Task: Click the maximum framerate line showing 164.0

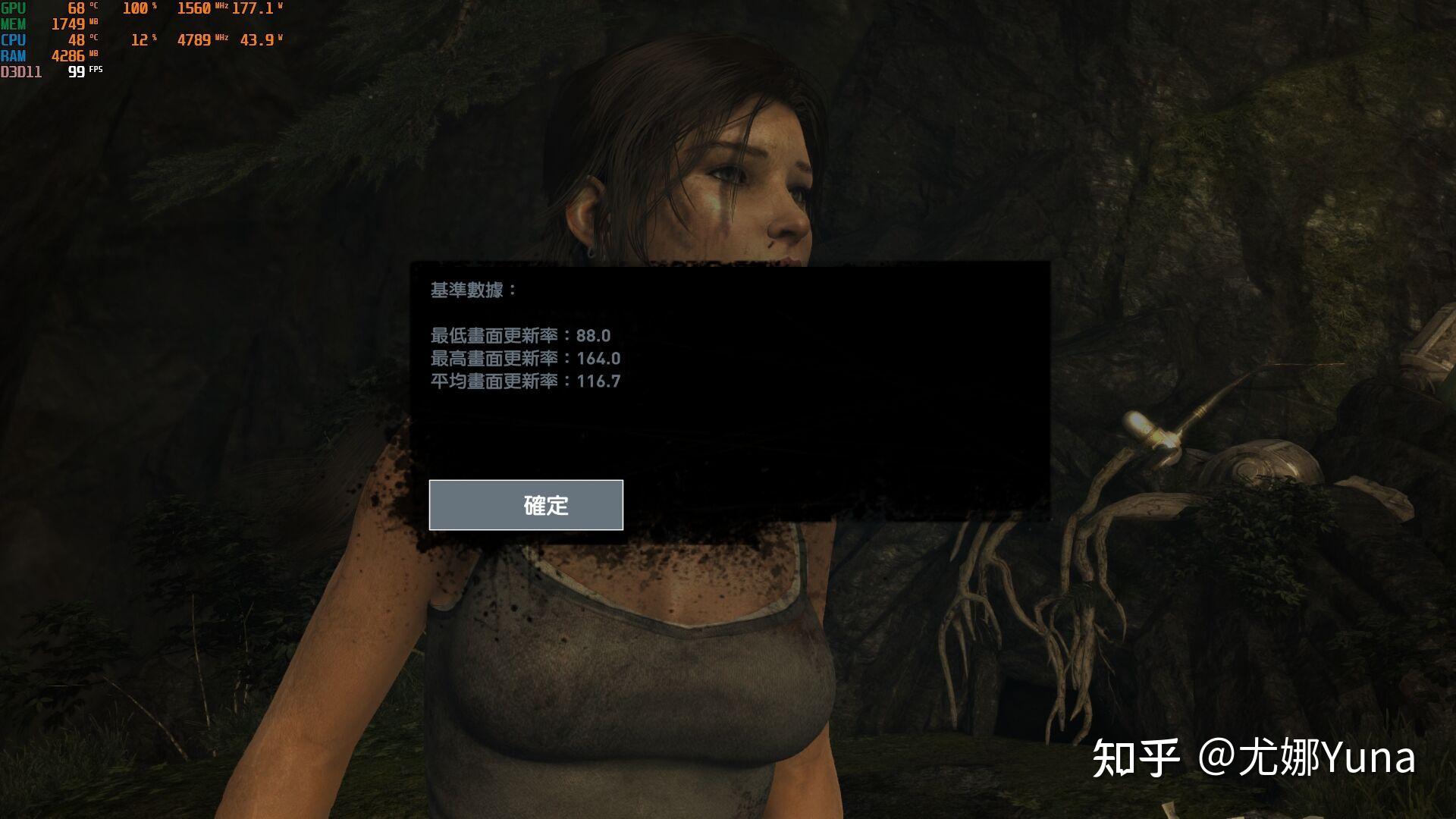Action: click(x=526, y=359)
